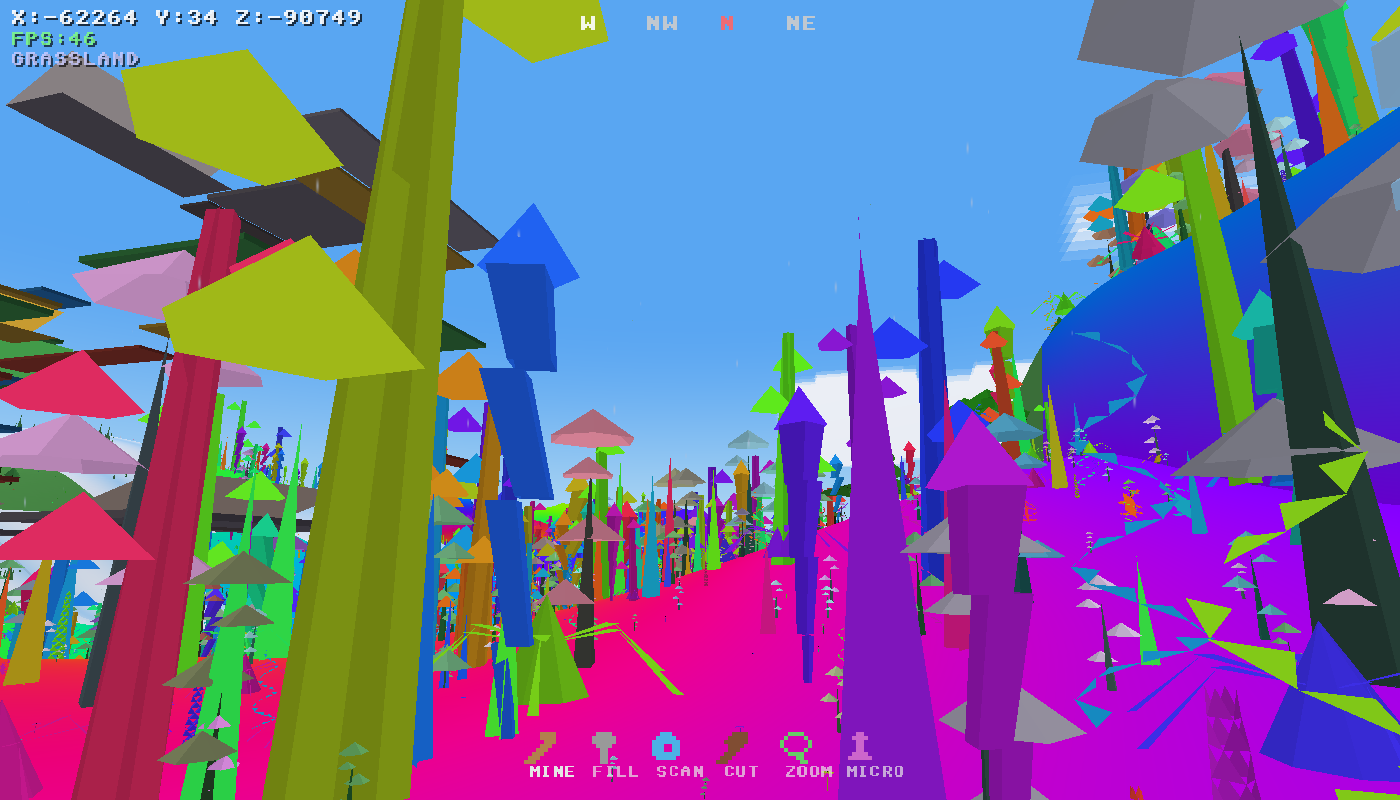Screen dimensions: 1400x800
Task: Click the ZOOM text label
Action: (810, 772)
